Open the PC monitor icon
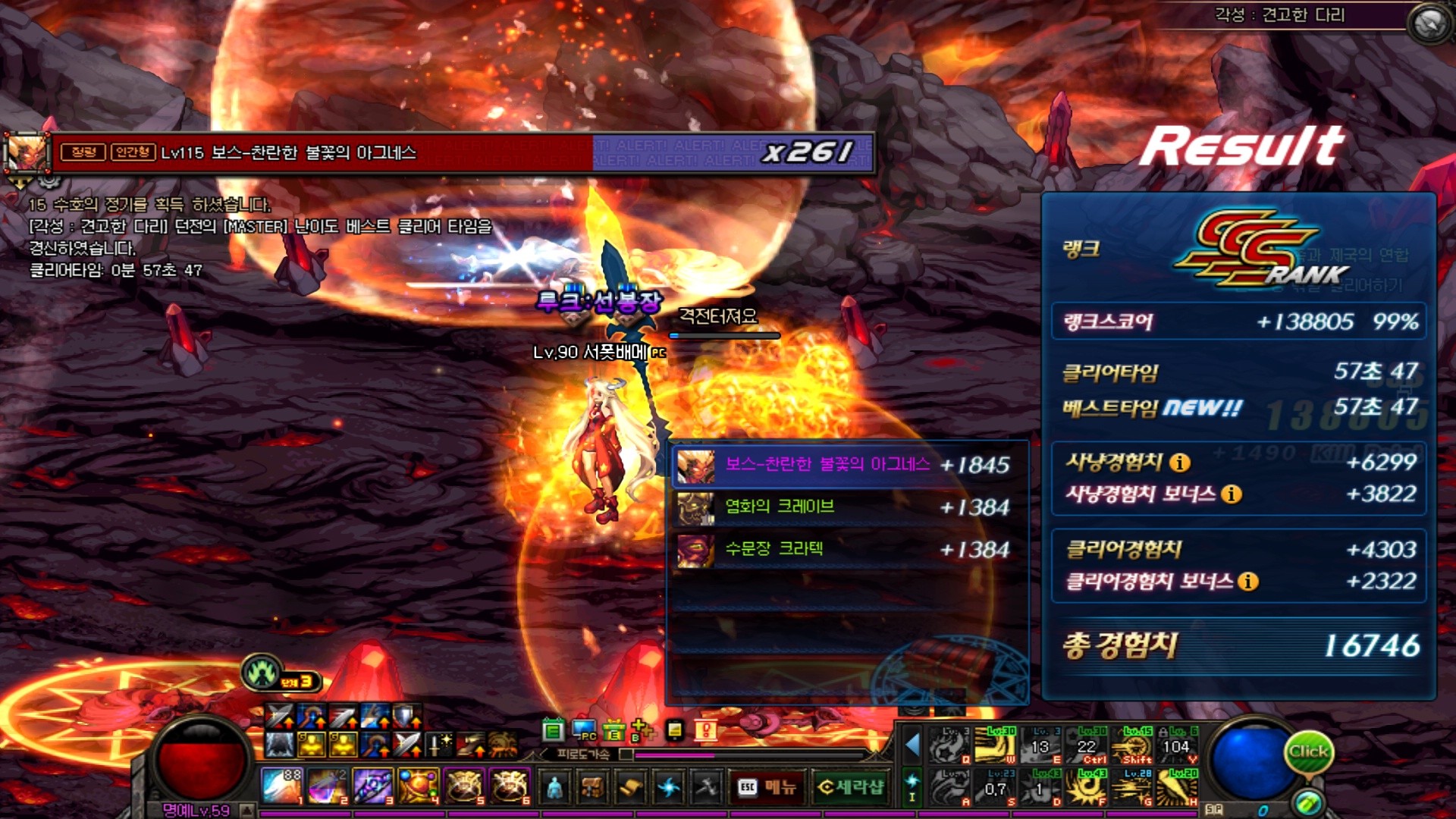Screen dimensions: 1456x819 584,731
